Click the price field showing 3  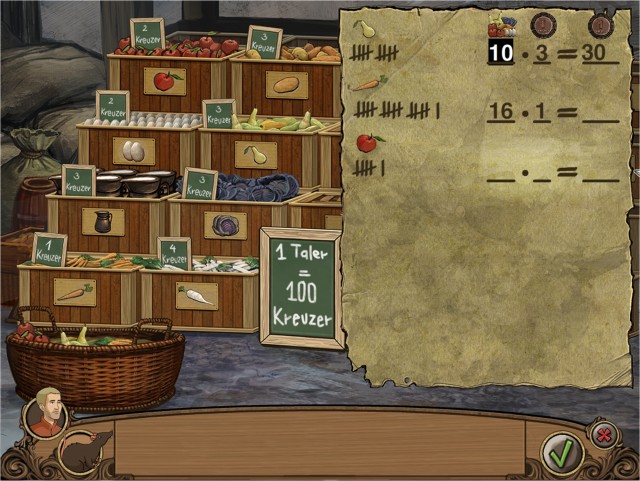pos(542,51)
